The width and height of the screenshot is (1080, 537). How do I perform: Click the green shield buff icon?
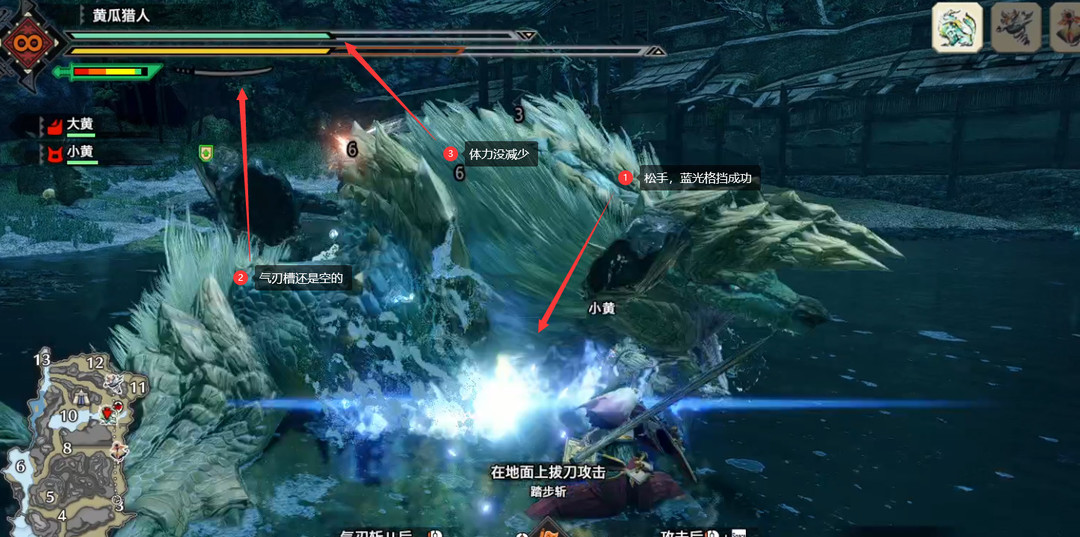coord(206,152)
